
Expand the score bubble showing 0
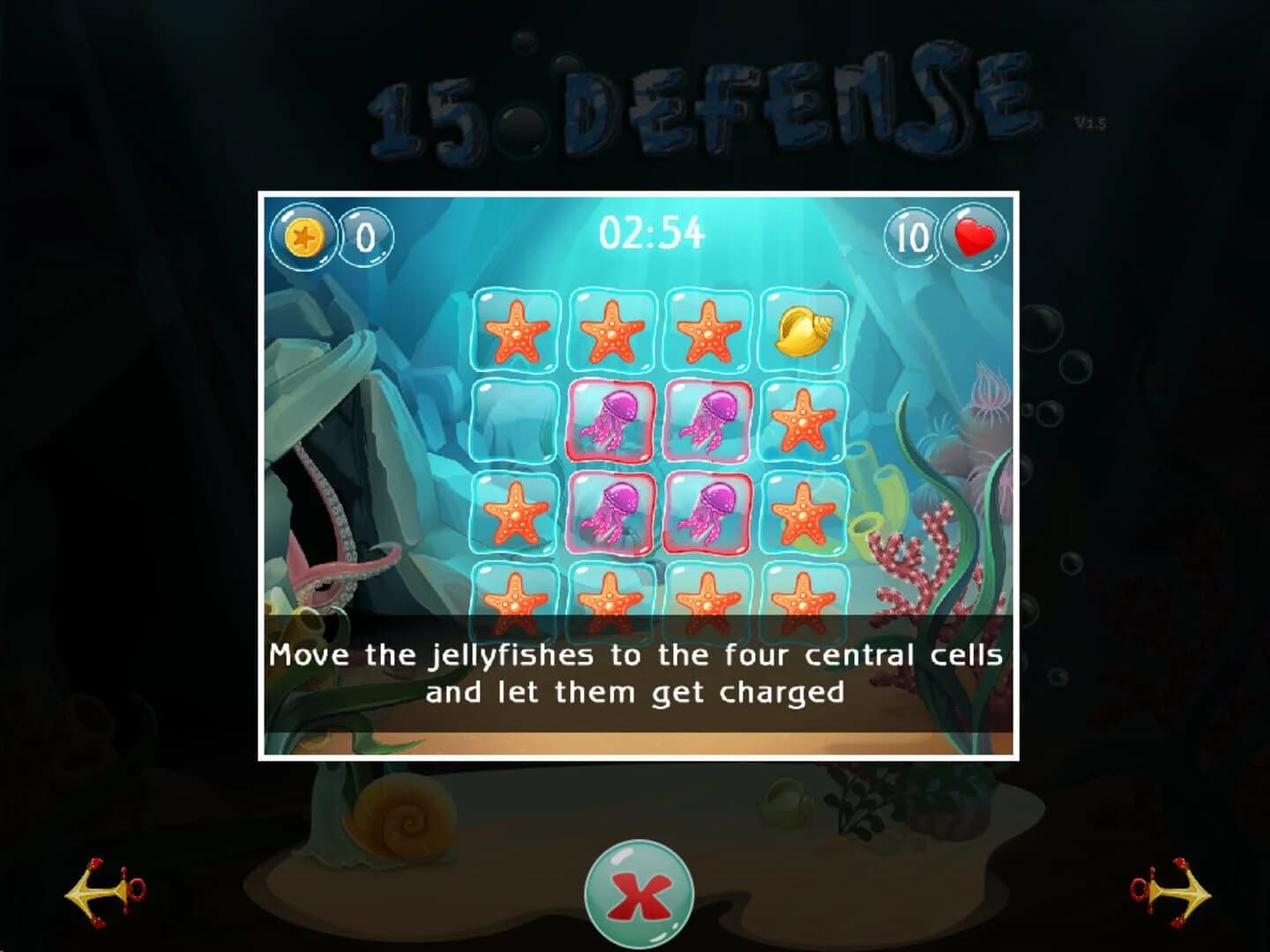[x=363, y=236]
